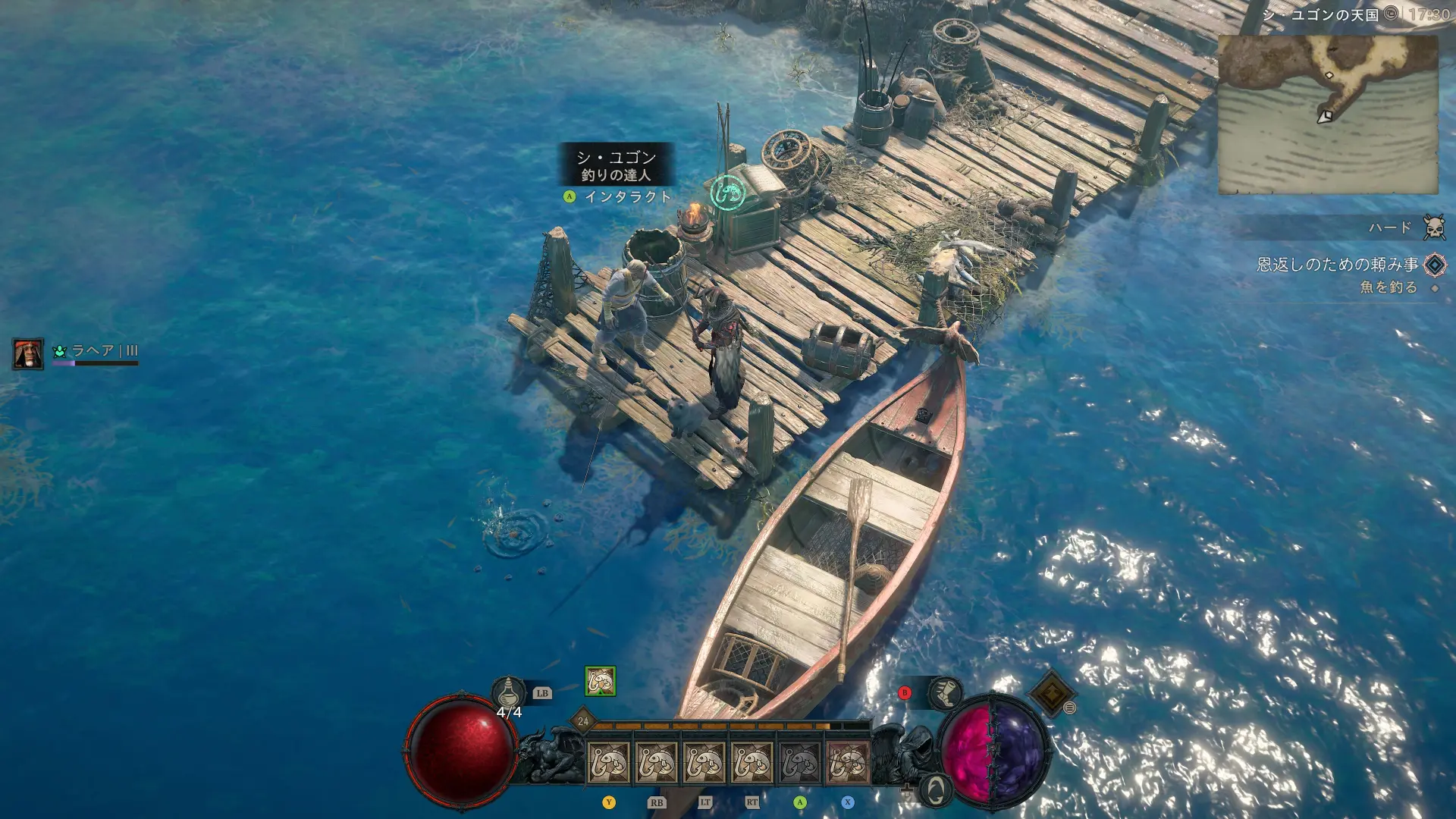The image size is (1456, 819).
Task: Select the greyed-out fishing skill slot
Action: point(800,763)
